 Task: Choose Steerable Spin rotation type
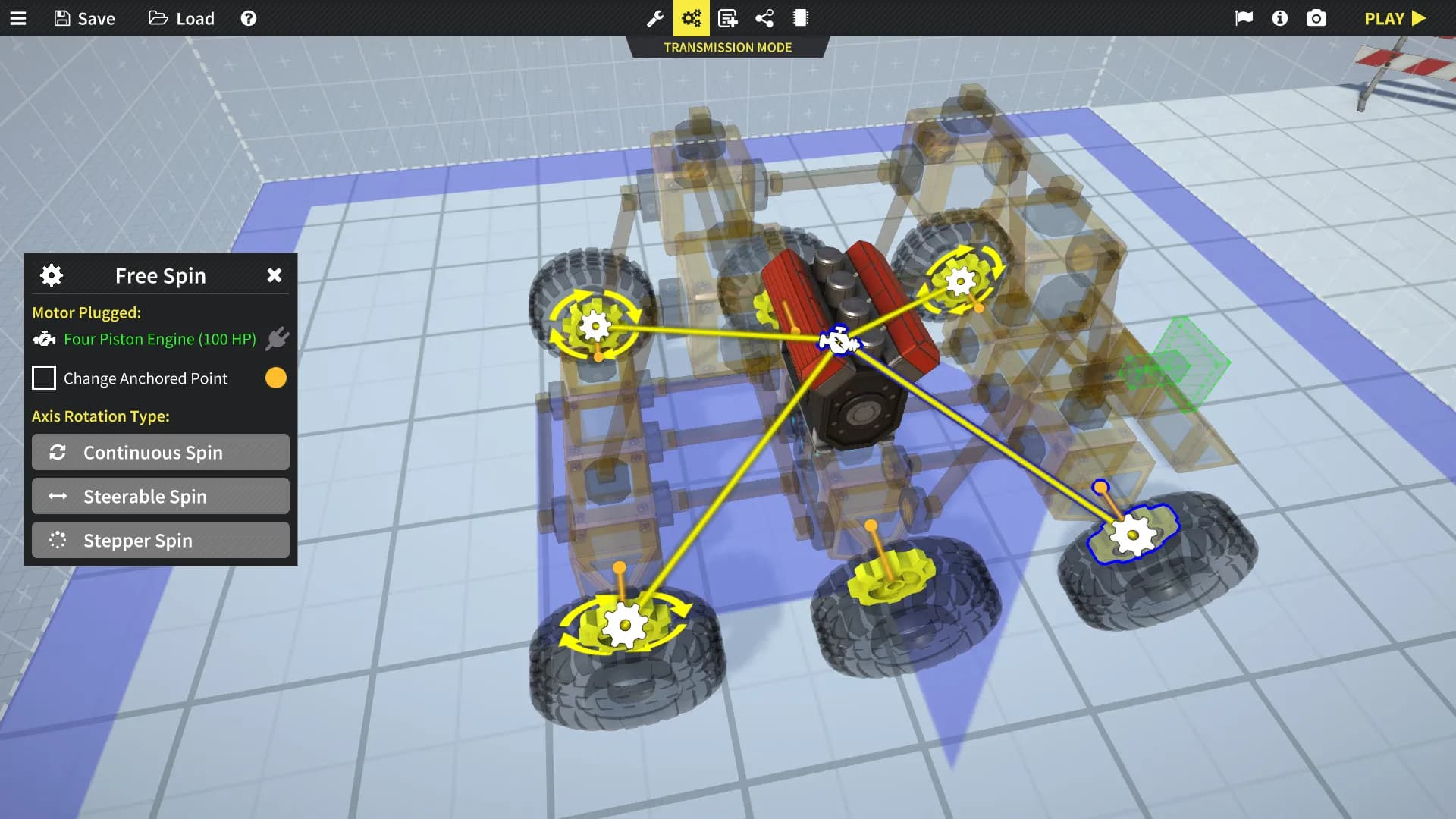tap(161, 496)
